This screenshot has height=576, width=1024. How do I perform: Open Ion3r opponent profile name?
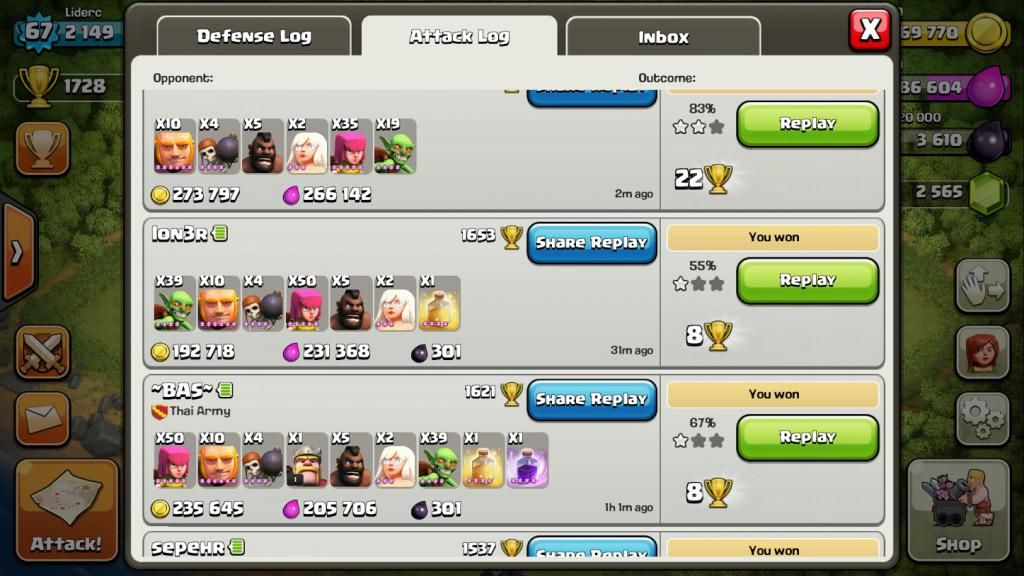coord(180,234)
